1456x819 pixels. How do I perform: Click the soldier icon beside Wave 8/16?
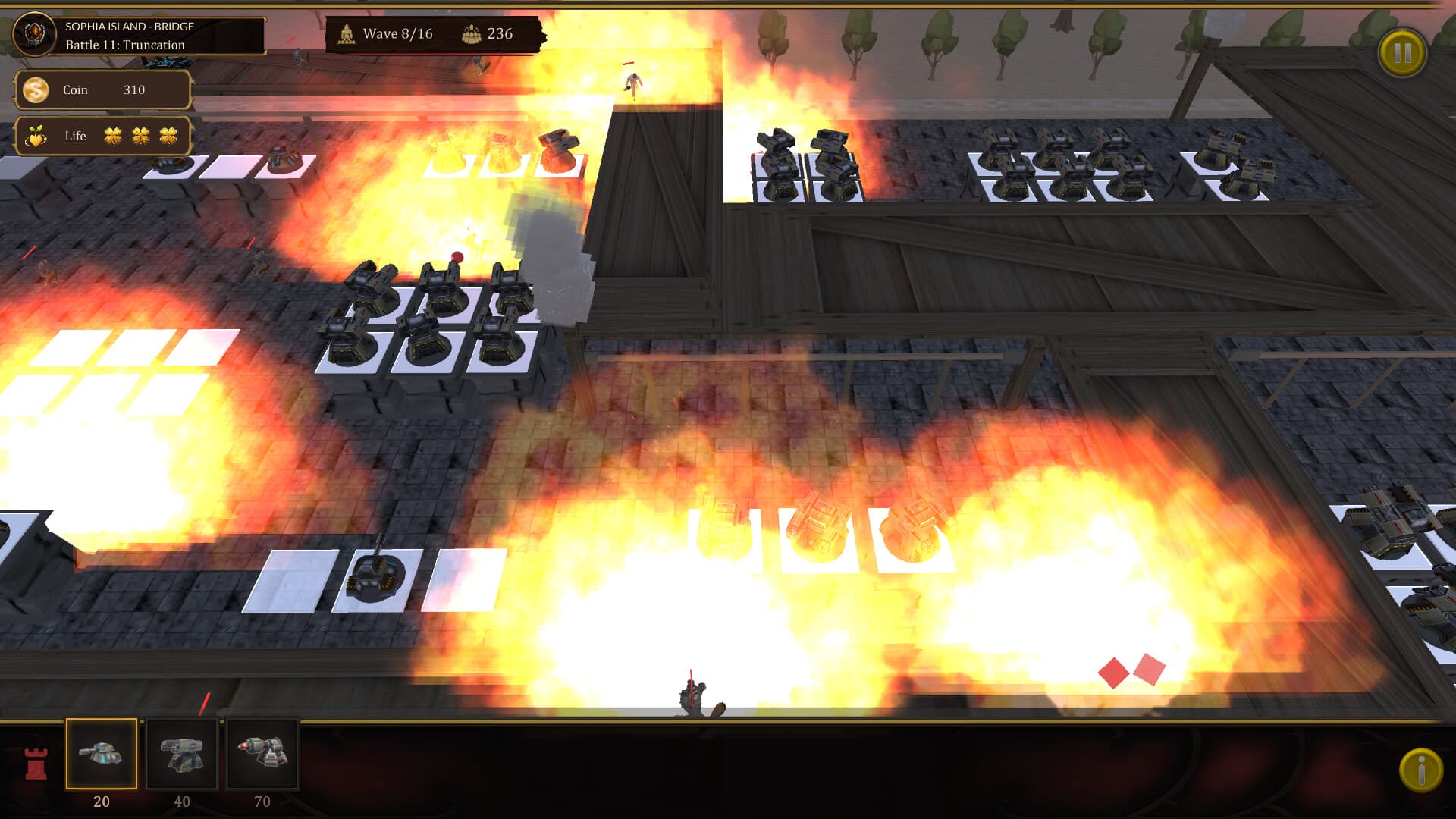tap(347, 33)
